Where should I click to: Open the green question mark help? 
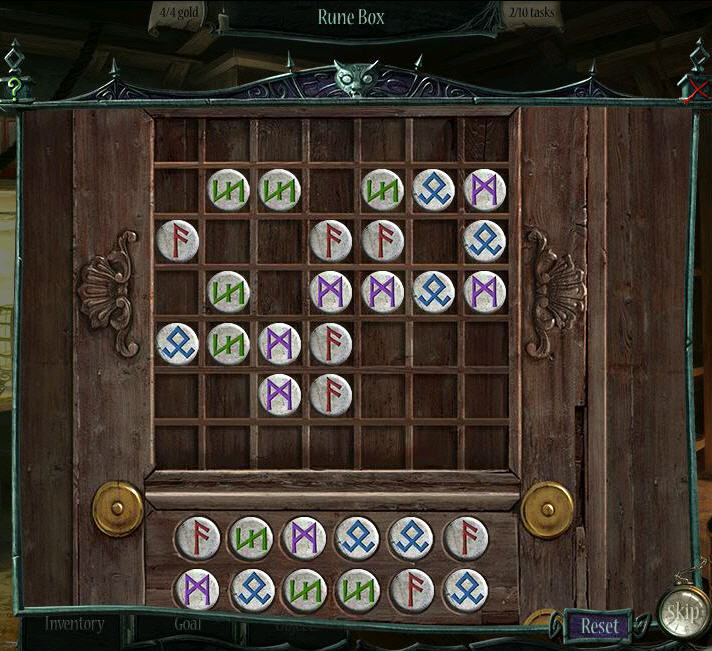14,87
